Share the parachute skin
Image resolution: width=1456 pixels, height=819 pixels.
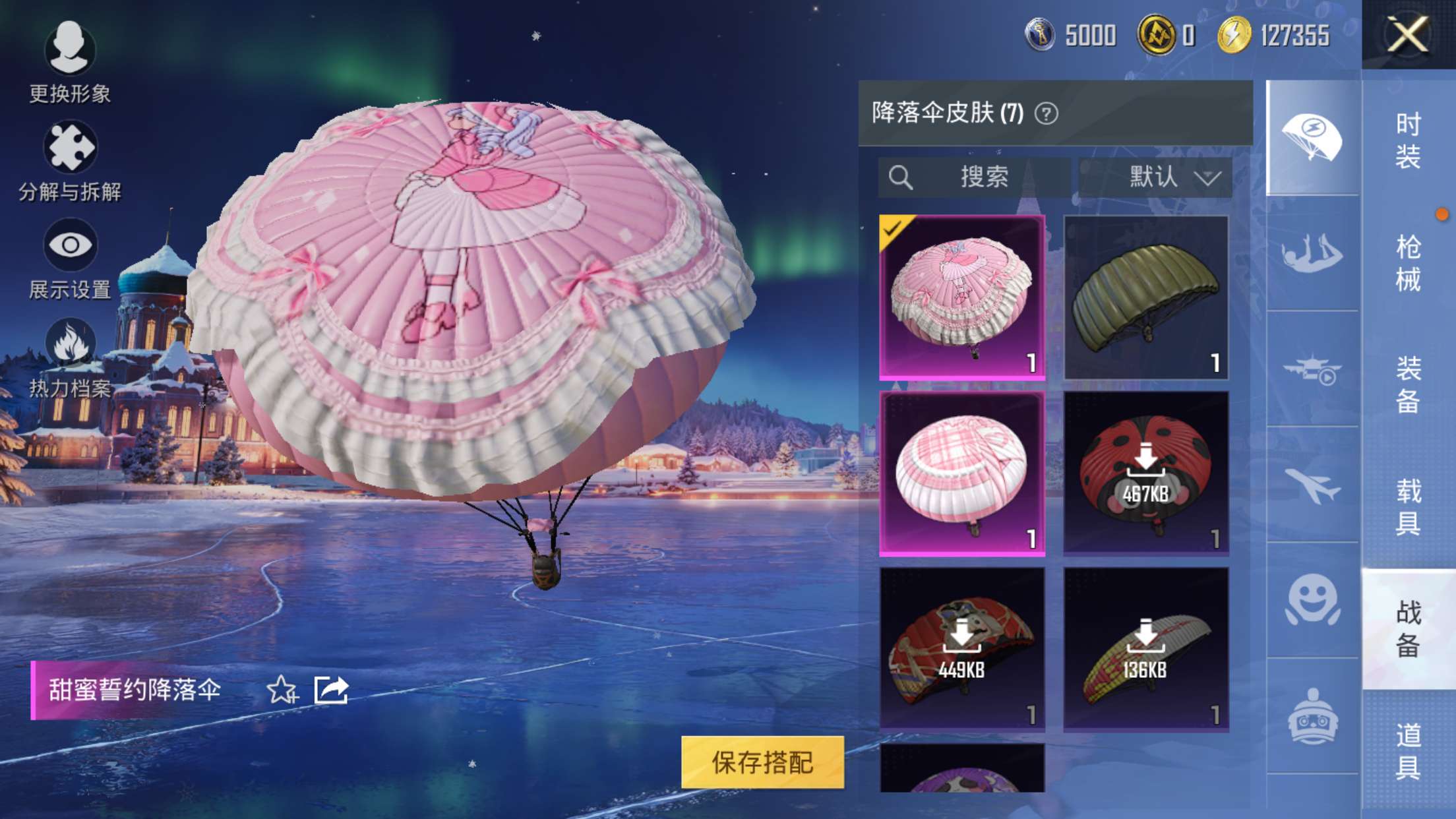pyautogui.click(x=331, y=690)
